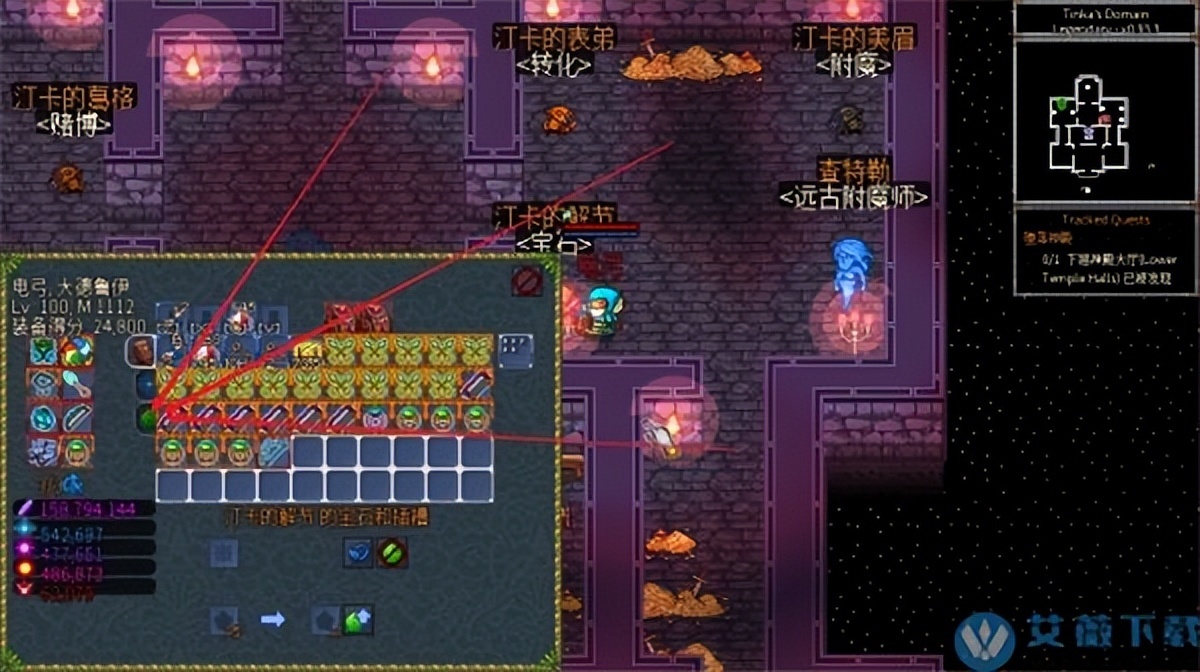
Task: Close the inventory panel with red button
Action: coord(527,281)
